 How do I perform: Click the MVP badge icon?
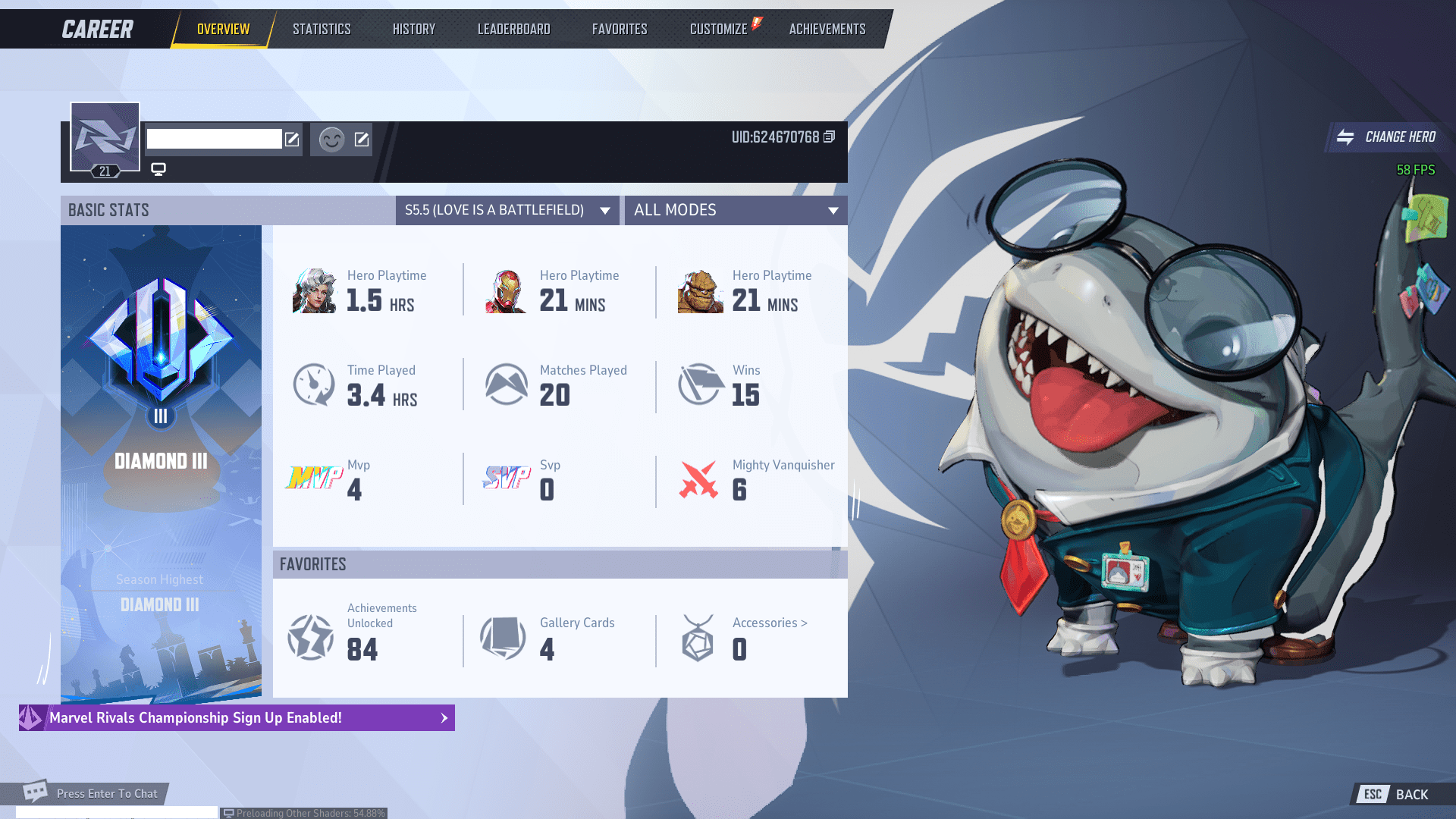tap(313, 479)
